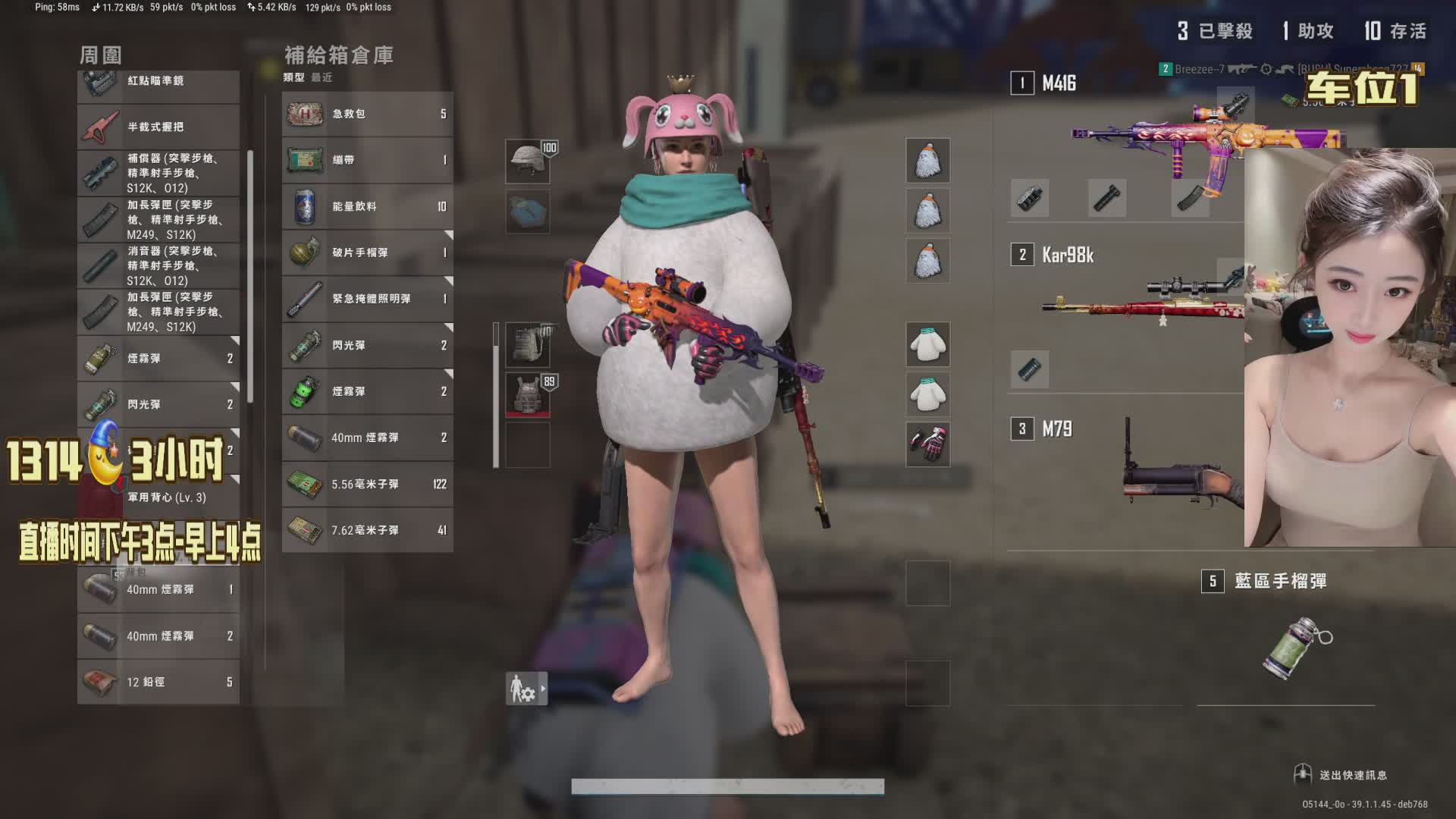Take the half grip (半截式握把) item
This screenshot has width=1456, height=819.
pos(158,127)
